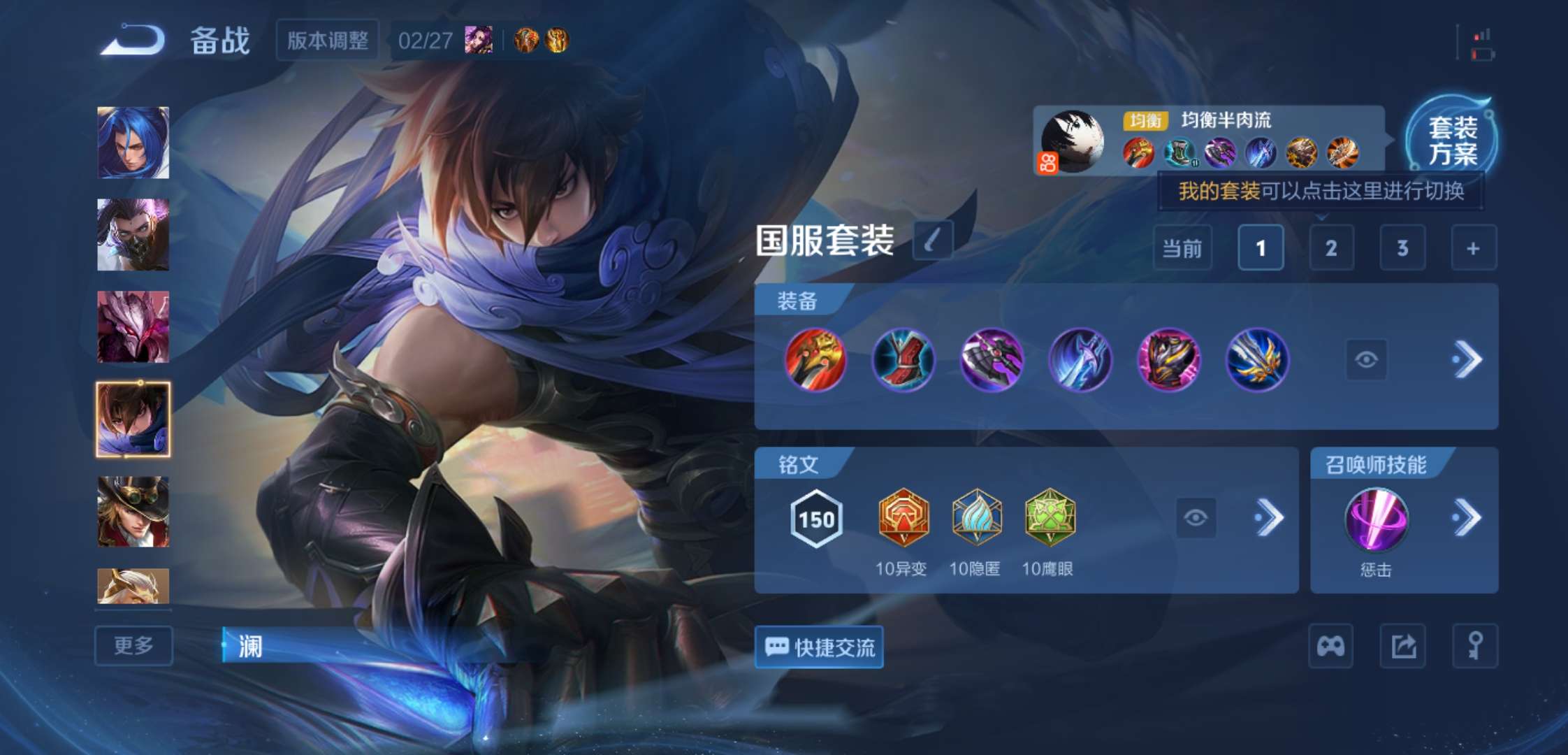Switch to loadout tab 2
Screen dimensions: 1568x755
pyautogui.click(x=1331, y=248)
